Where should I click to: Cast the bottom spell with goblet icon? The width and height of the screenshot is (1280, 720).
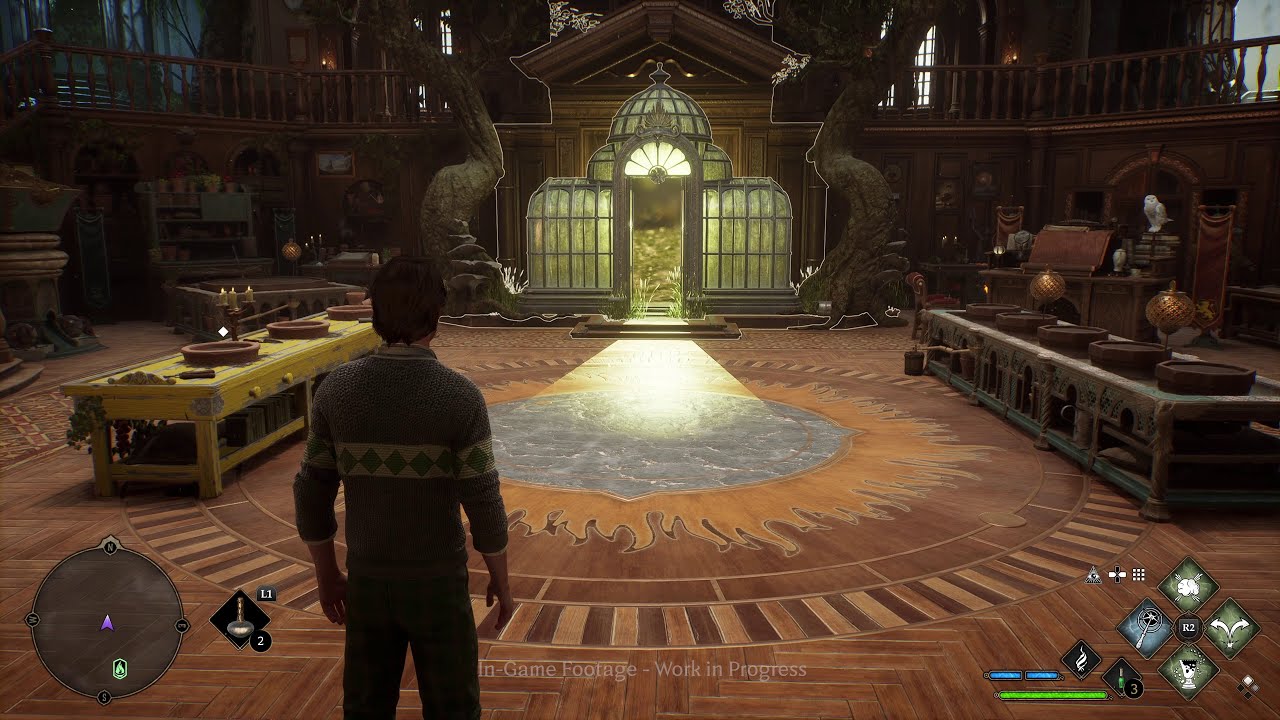(1188, 668)
